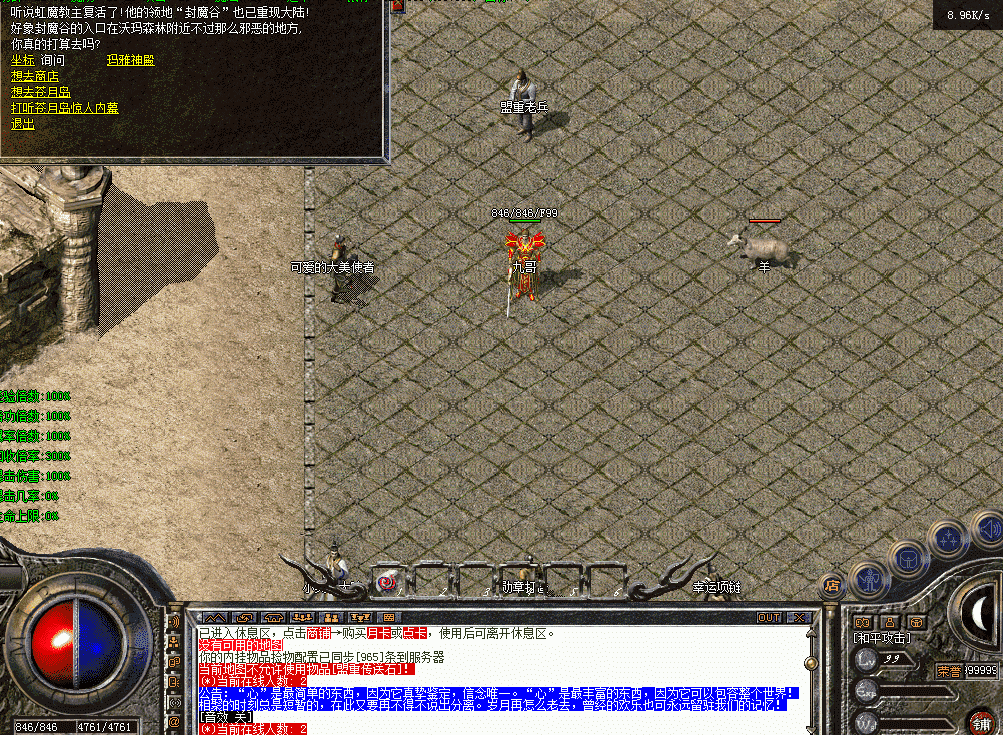Click the 月卡 link in chat message

[x=377, y=633]
